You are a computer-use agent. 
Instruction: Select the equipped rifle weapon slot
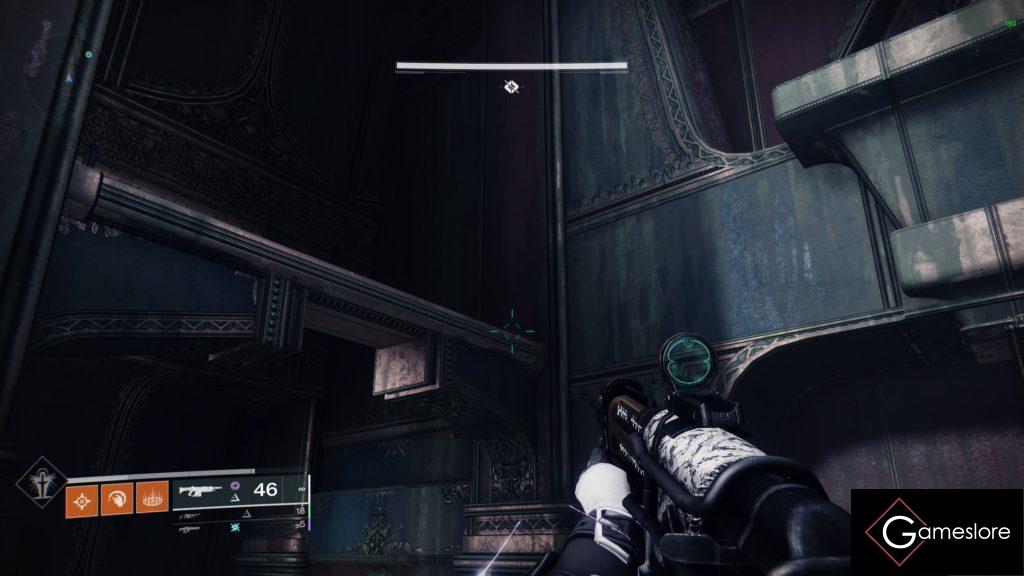[x=203, y=490]
